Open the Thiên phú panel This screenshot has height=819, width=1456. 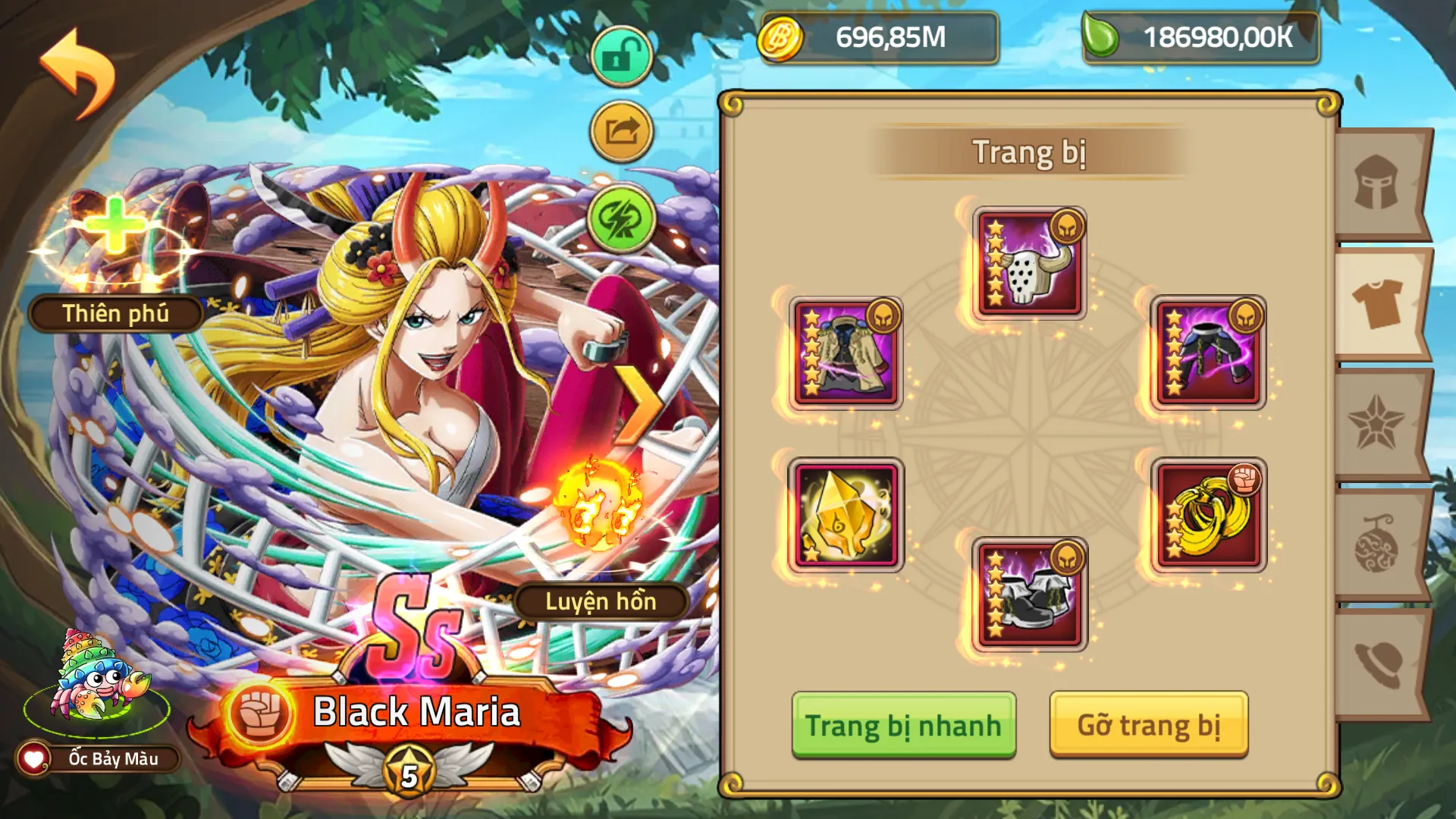115,313
